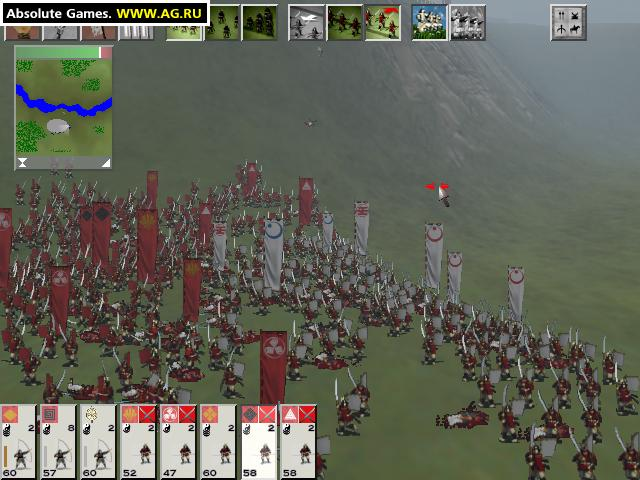Choose the archer card with orange diamond emblem
This screenshot has width=640, height=480.
pyautogui.click(x=19, y=441)
